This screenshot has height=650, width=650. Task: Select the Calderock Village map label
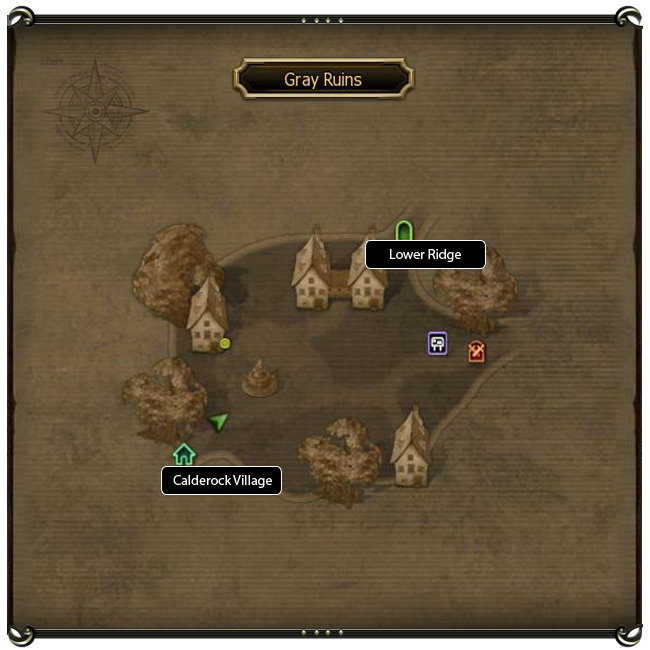[x=222, y=481]
